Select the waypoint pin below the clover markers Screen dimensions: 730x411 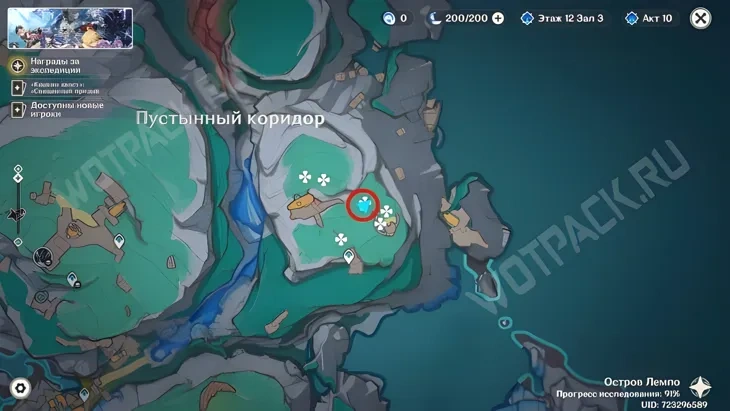click(x=349, y=258)
